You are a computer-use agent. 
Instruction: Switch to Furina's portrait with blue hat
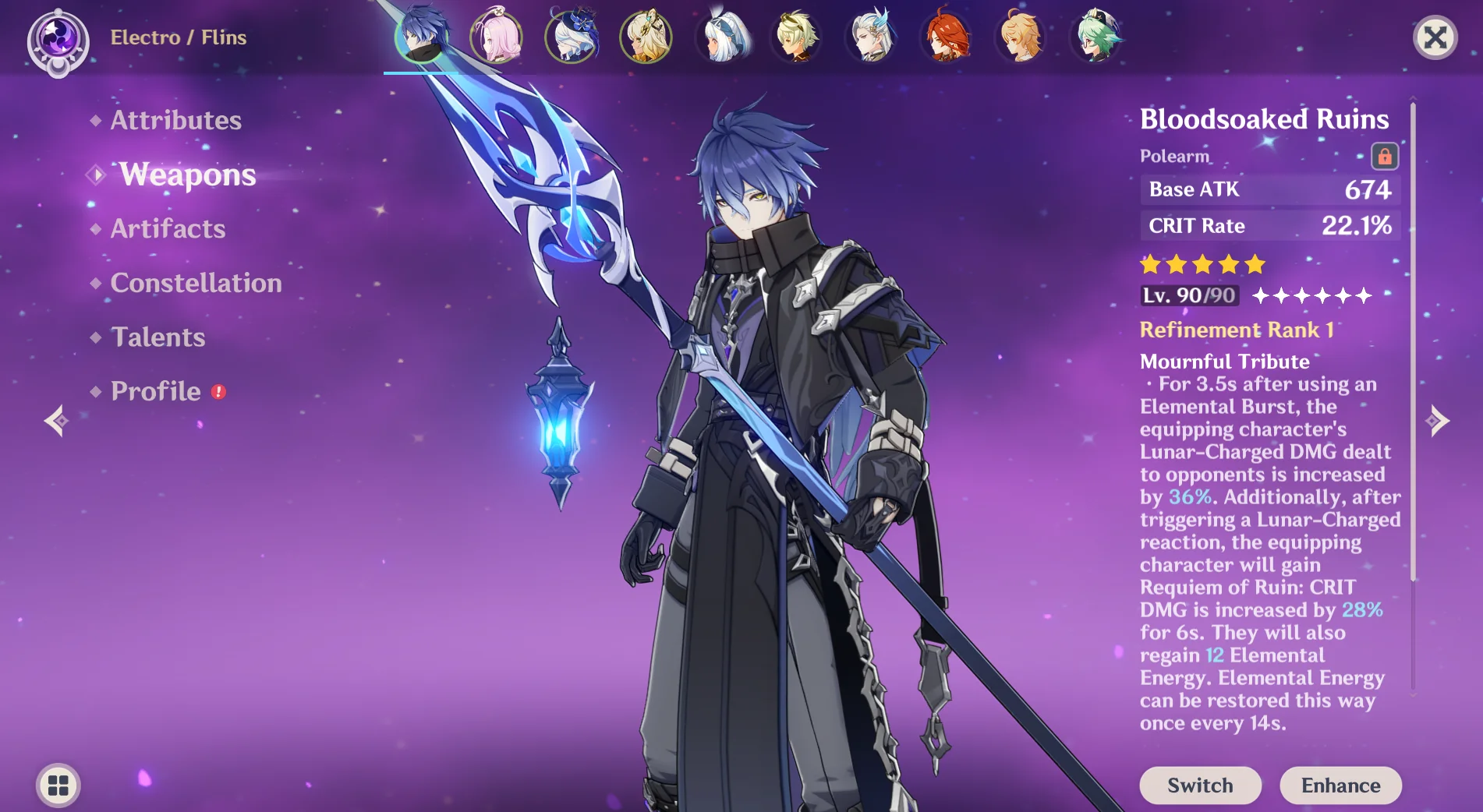pos(572,36)
